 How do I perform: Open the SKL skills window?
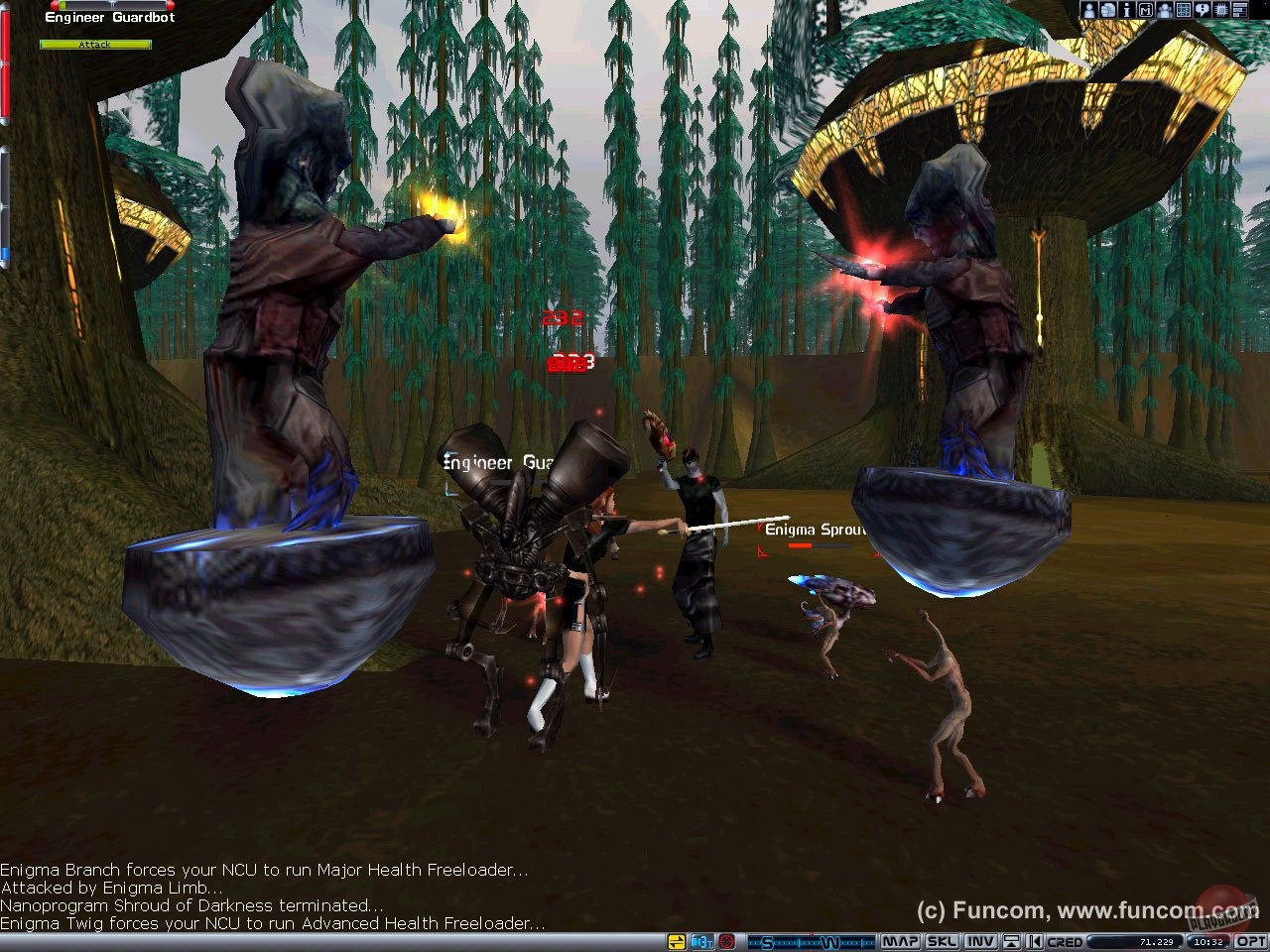click(943, 941)
